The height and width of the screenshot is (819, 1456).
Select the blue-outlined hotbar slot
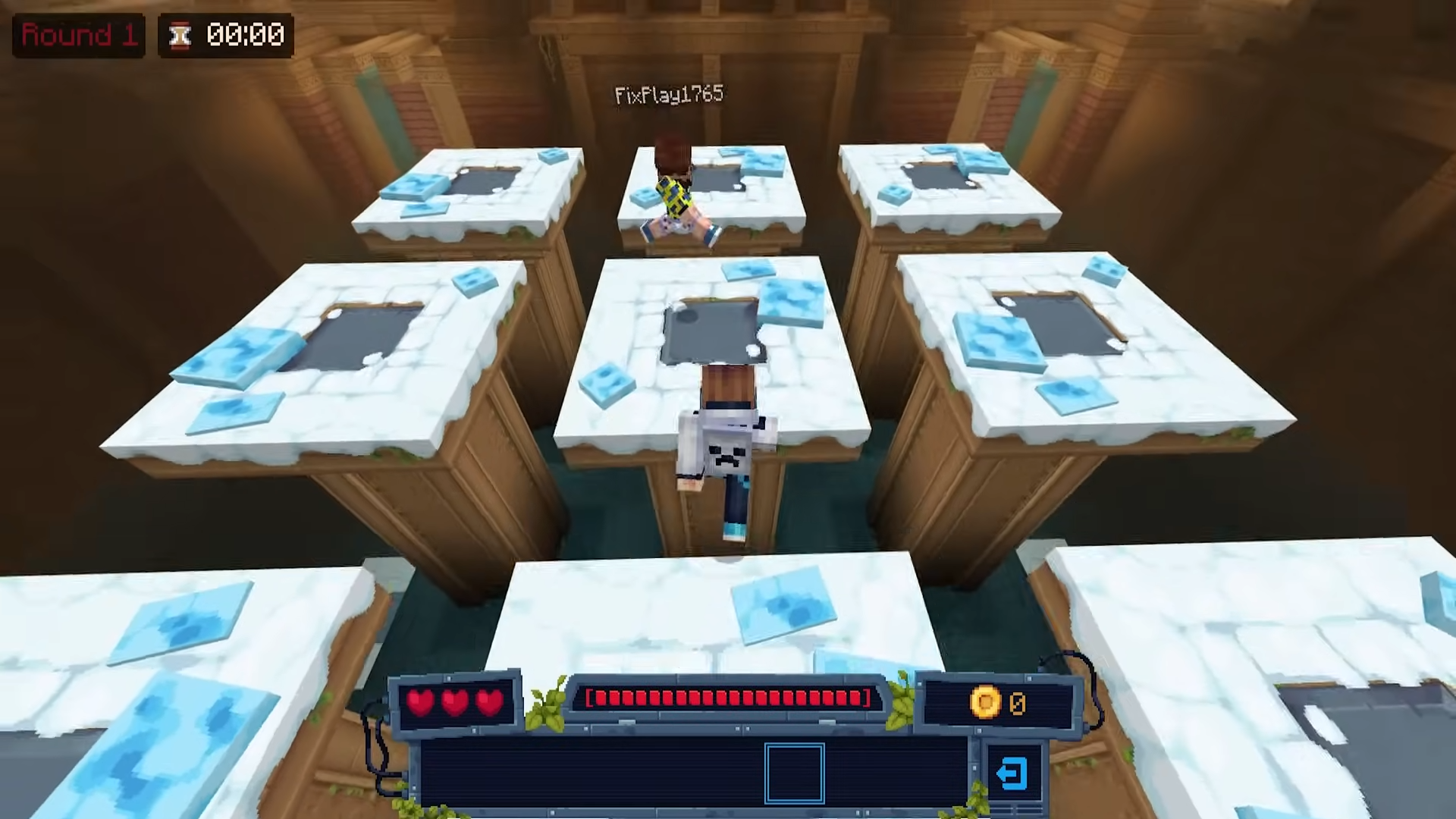click(x=794, y=773)
